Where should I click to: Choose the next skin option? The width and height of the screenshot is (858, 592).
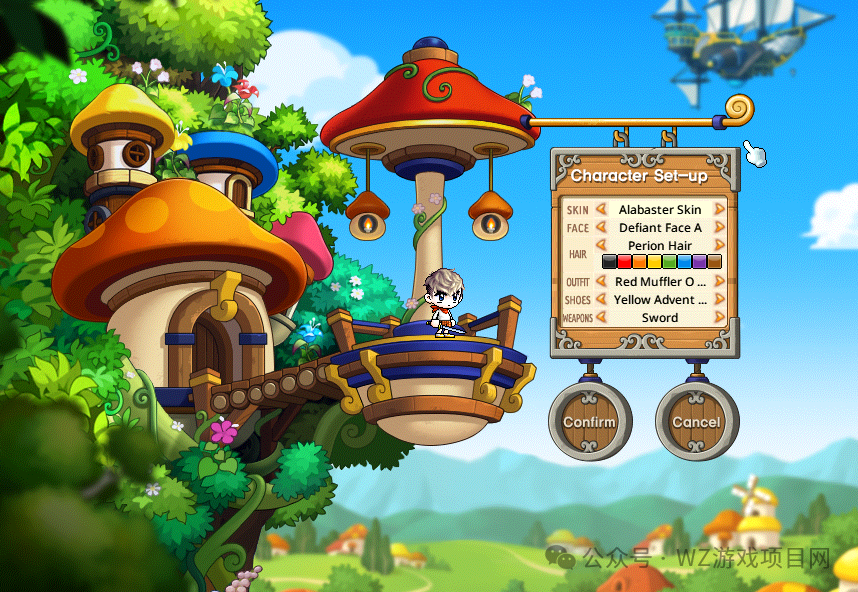[x=719, y=210]
